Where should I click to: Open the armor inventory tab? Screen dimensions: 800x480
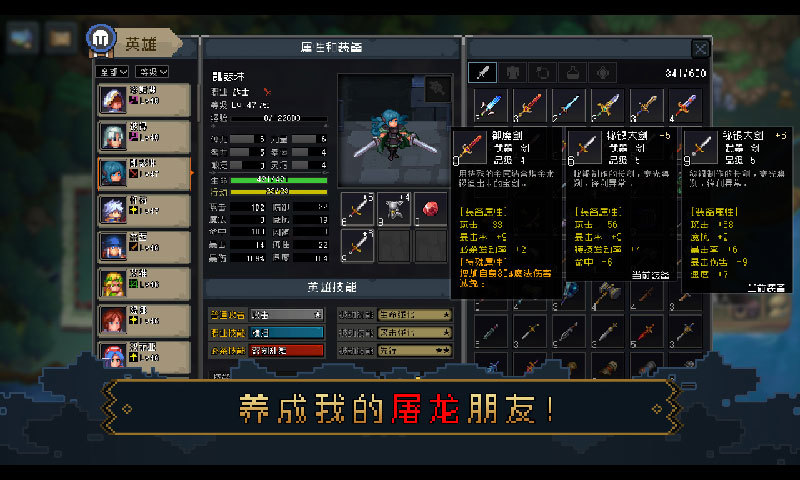(x=513, y=72)
